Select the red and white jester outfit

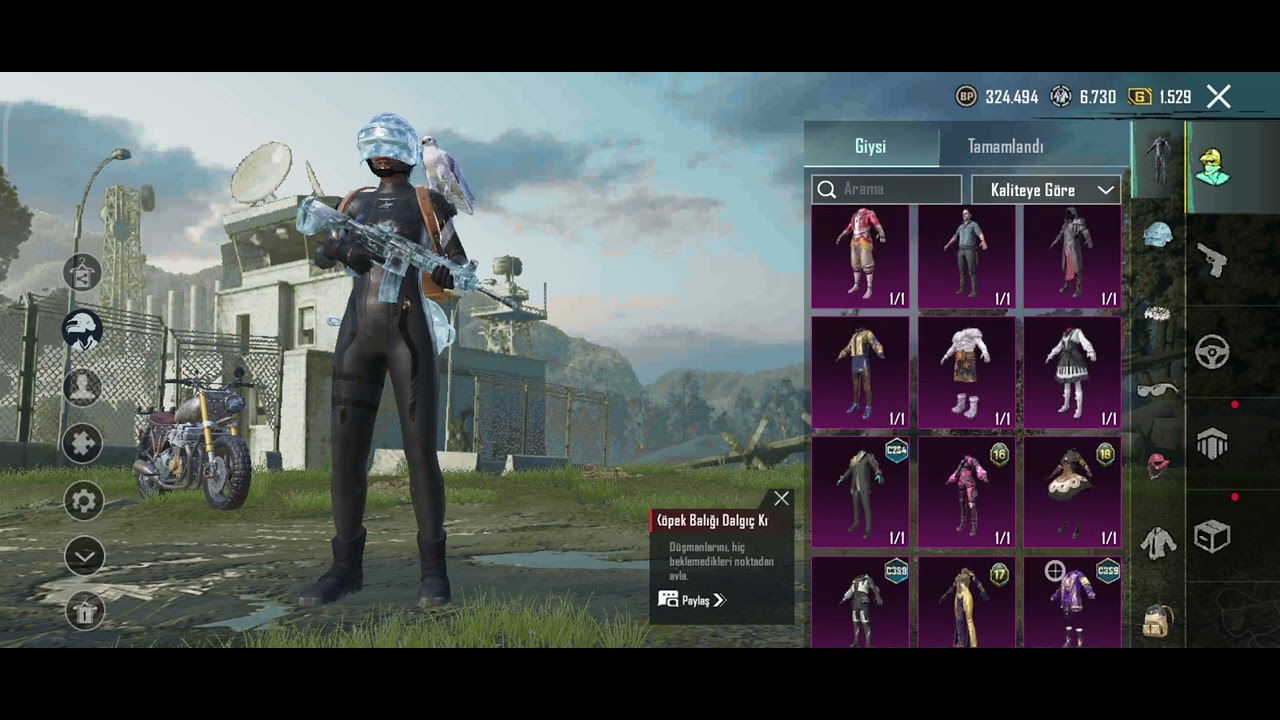(861, 256)
